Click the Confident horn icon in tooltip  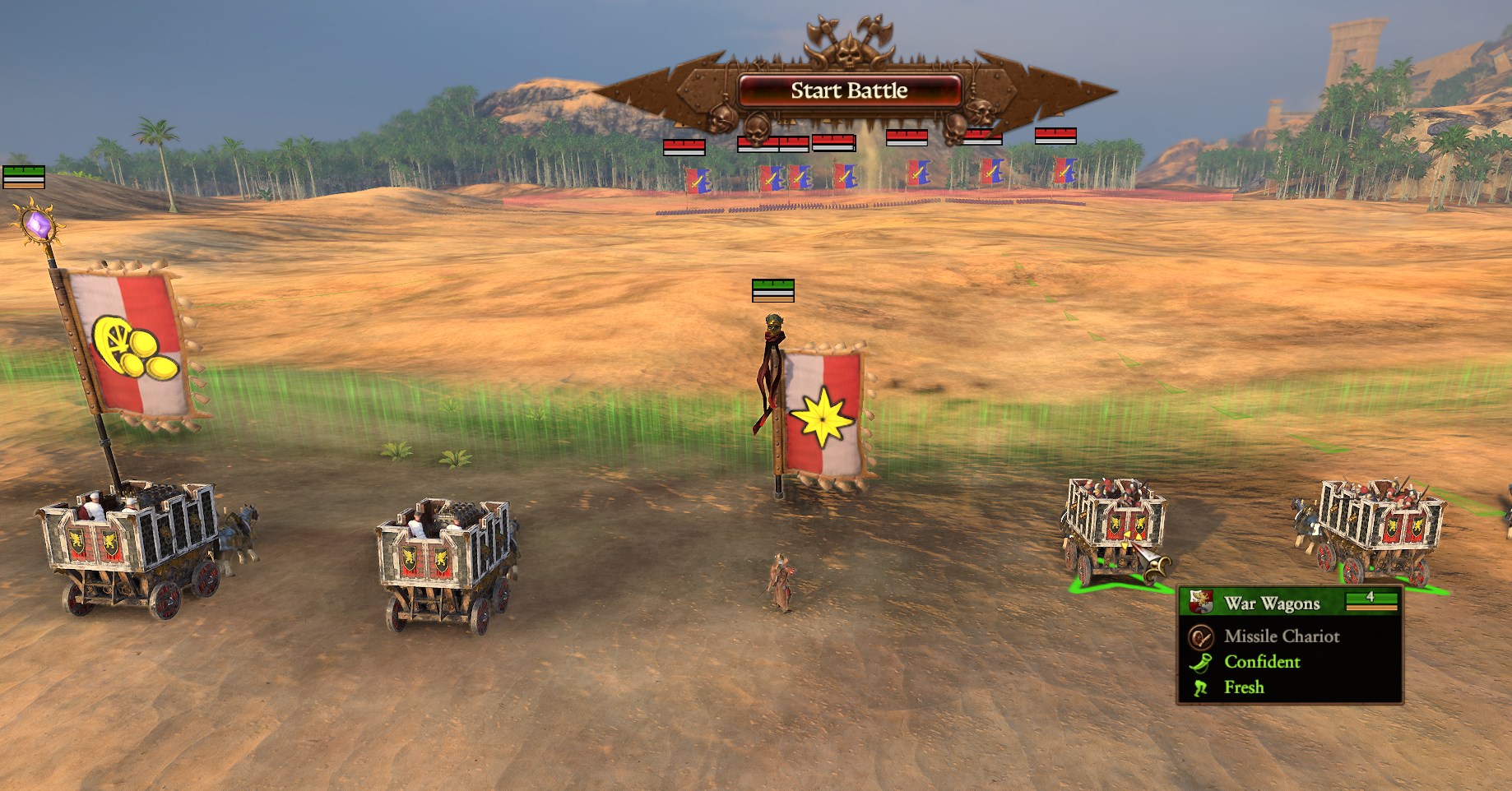(x=1199, y=662)
